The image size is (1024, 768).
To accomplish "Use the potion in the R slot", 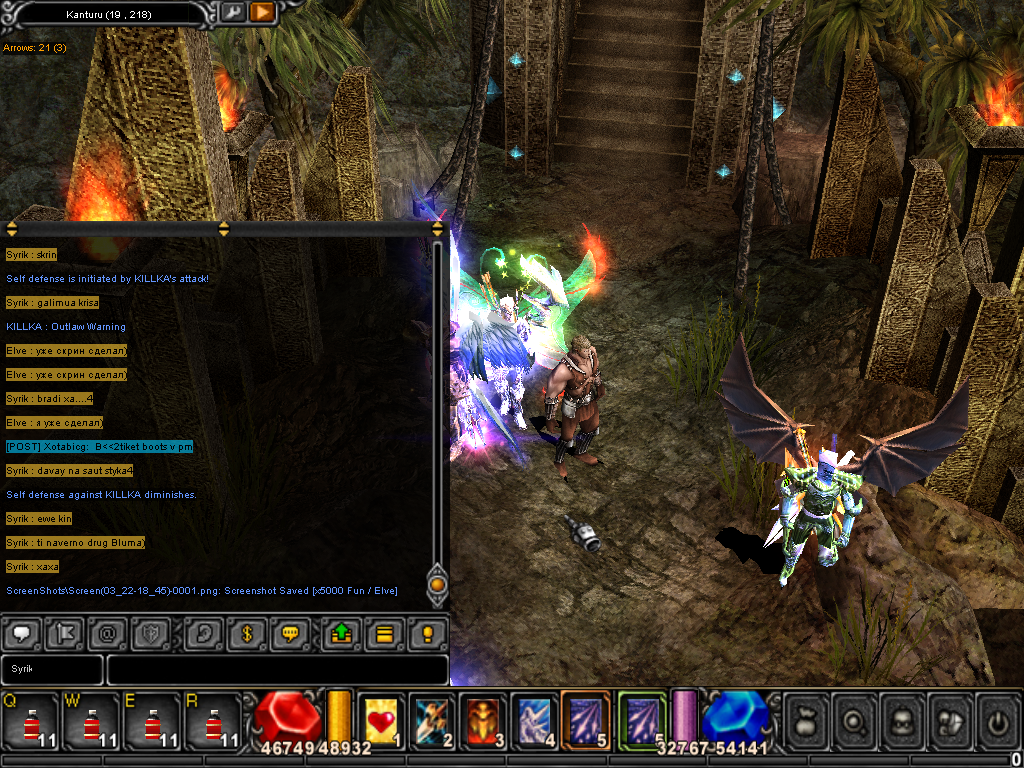I will (x=213, y=720).
